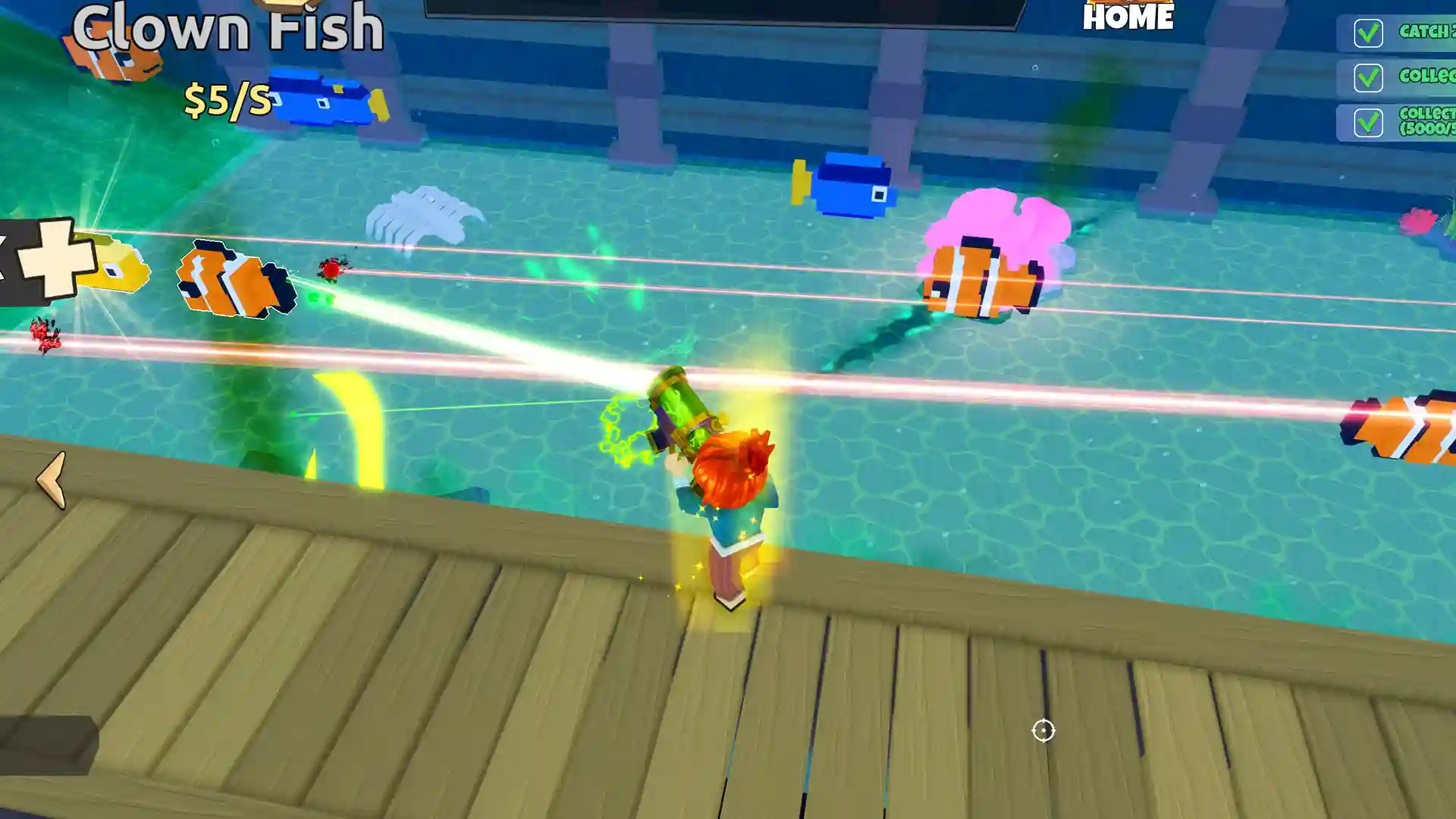The width and height of the screenshot is (1456, 819).
Task: Toggle the COLLECT quest checkbox
Action: pyautogui.click(x=1367, y=77)
